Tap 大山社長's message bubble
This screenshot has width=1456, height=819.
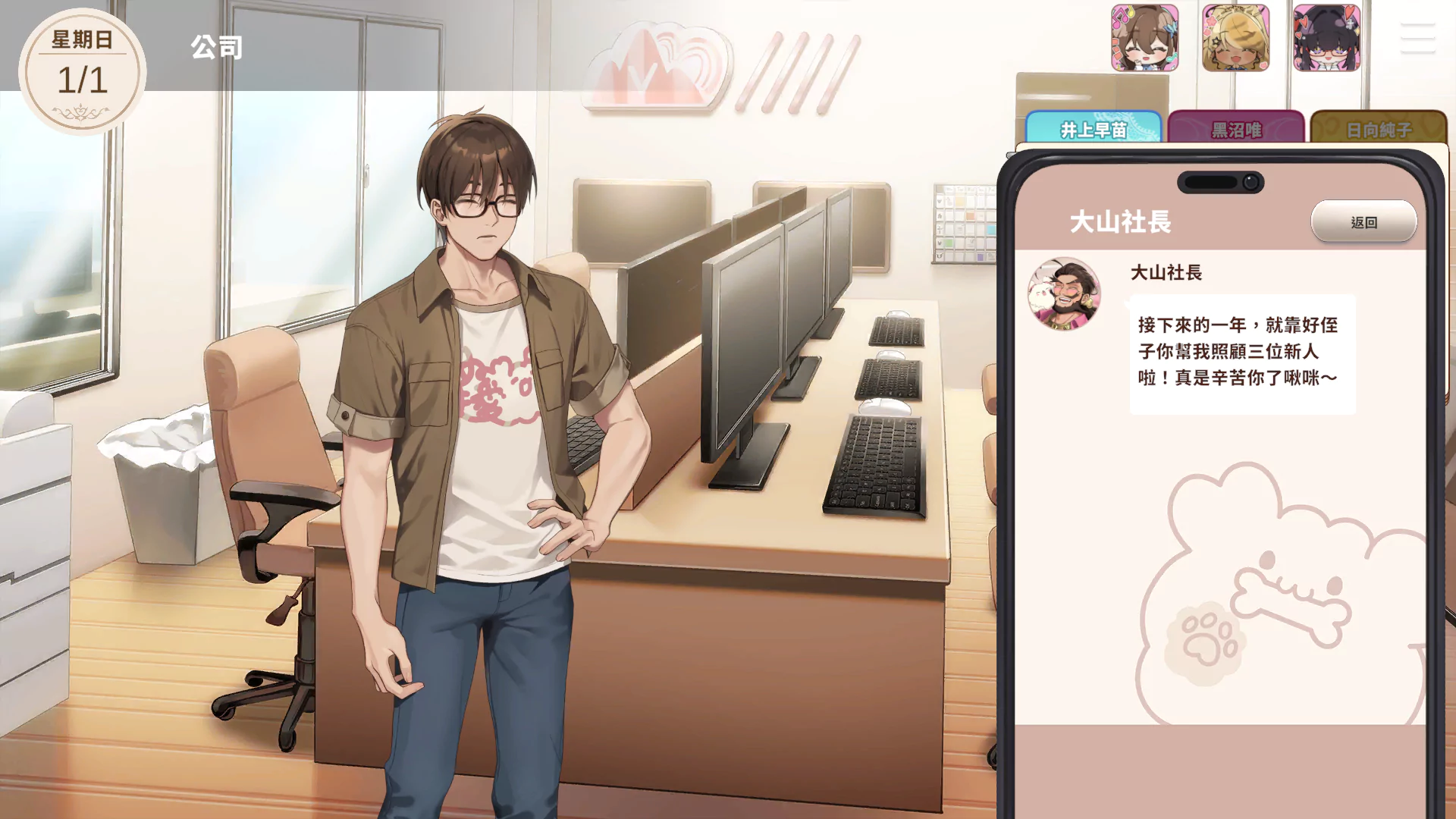1242,353
